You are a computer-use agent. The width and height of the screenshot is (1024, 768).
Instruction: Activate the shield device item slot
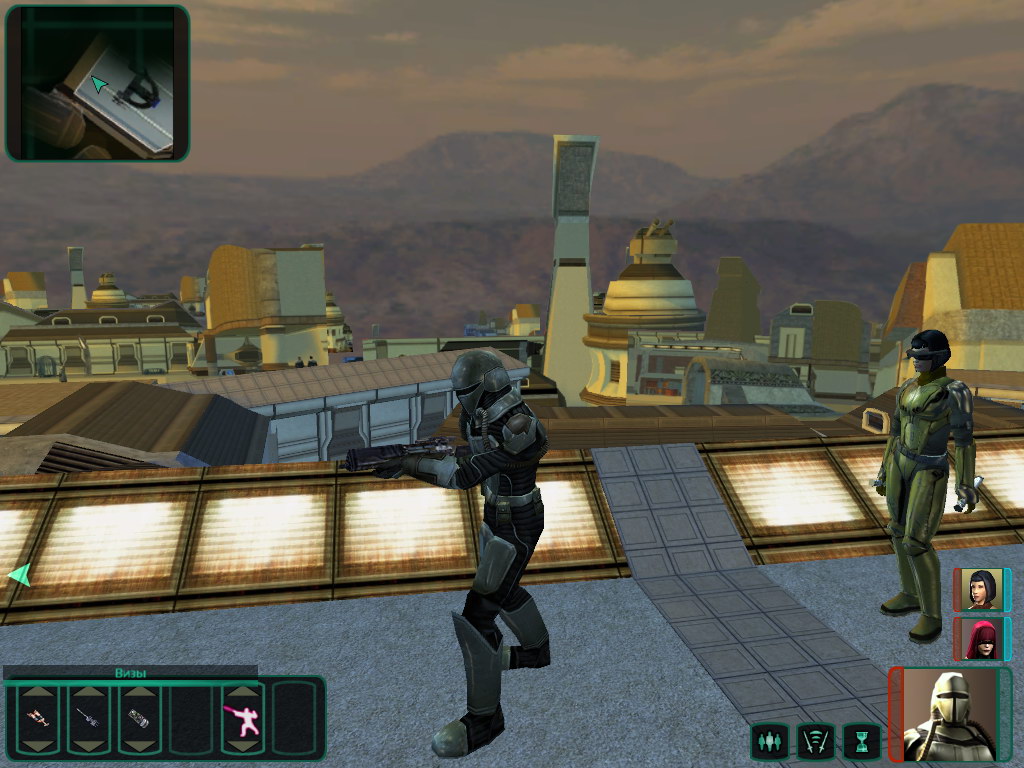tap(139, 718)
